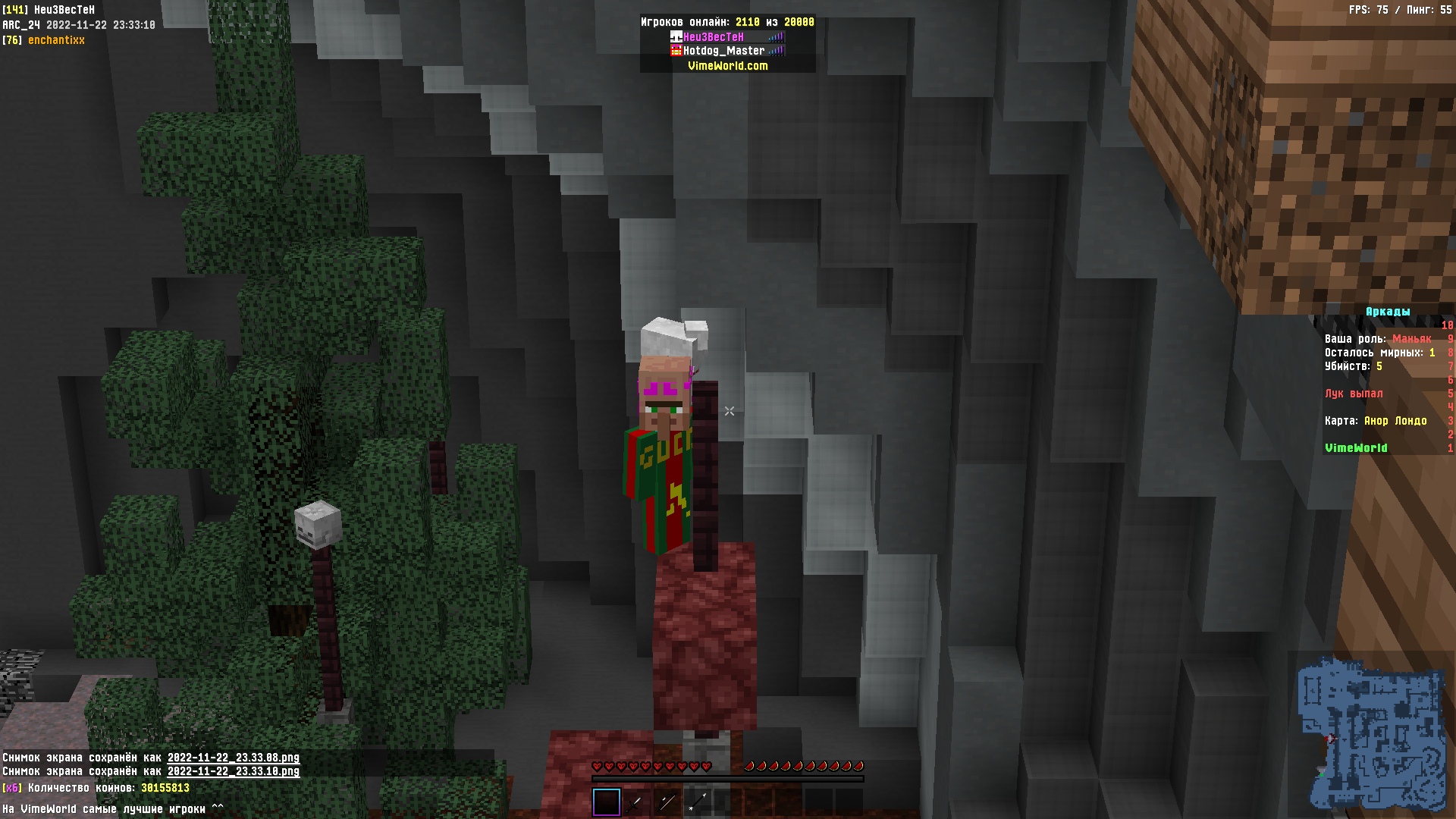Click the first red heart in the health bar
1456x819 pixels.
pyautogui.click(x=598, y=766)
